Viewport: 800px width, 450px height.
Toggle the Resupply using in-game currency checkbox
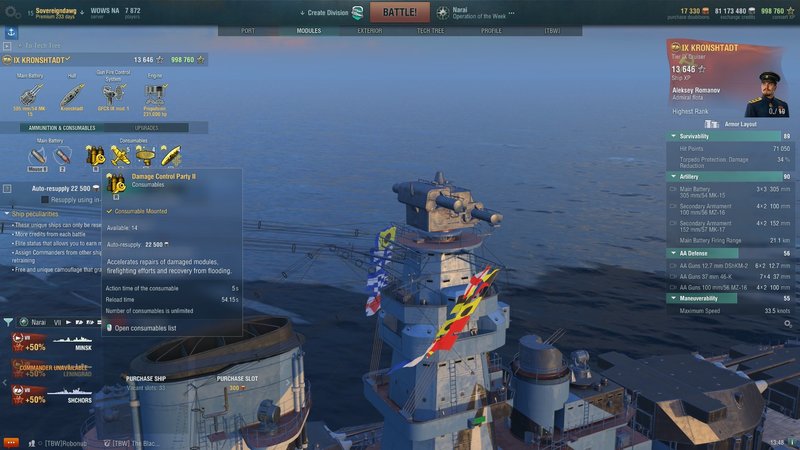44,200
